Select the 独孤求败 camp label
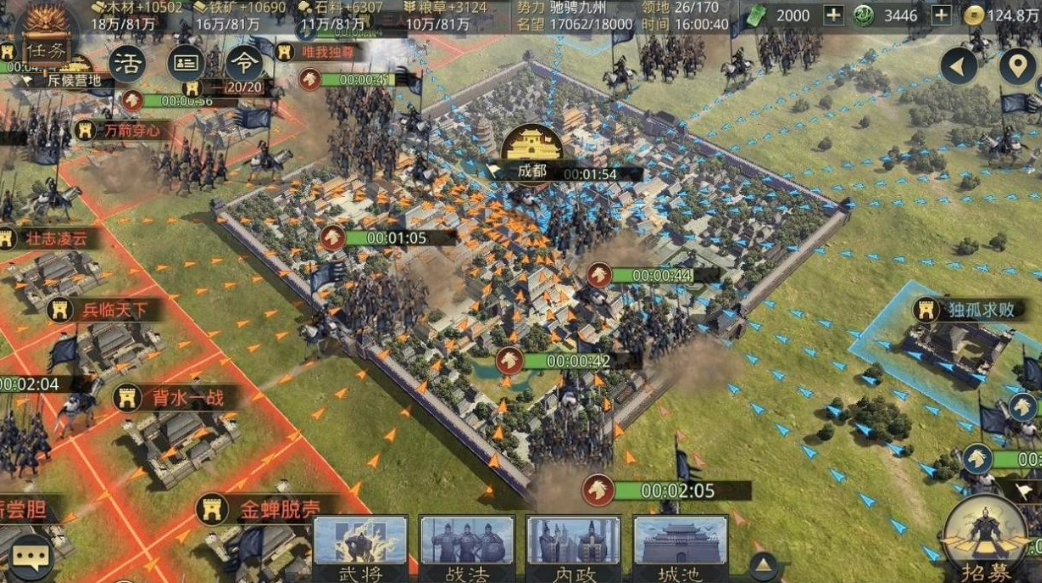This screenshot has height=583, width=1042. pos(977,310)
